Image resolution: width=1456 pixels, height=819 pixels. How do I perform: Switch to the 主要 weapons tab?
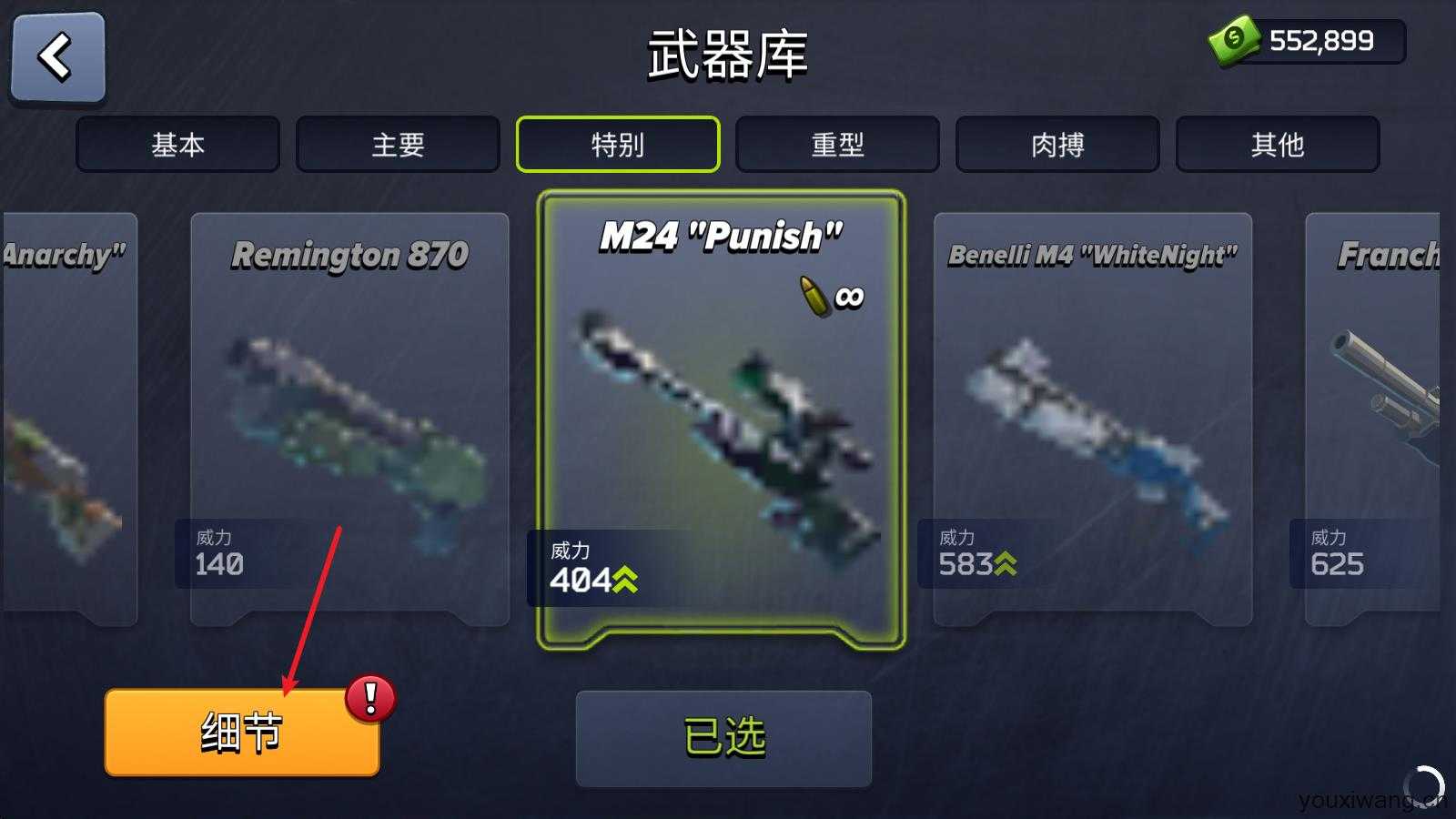tap(398, 144)
